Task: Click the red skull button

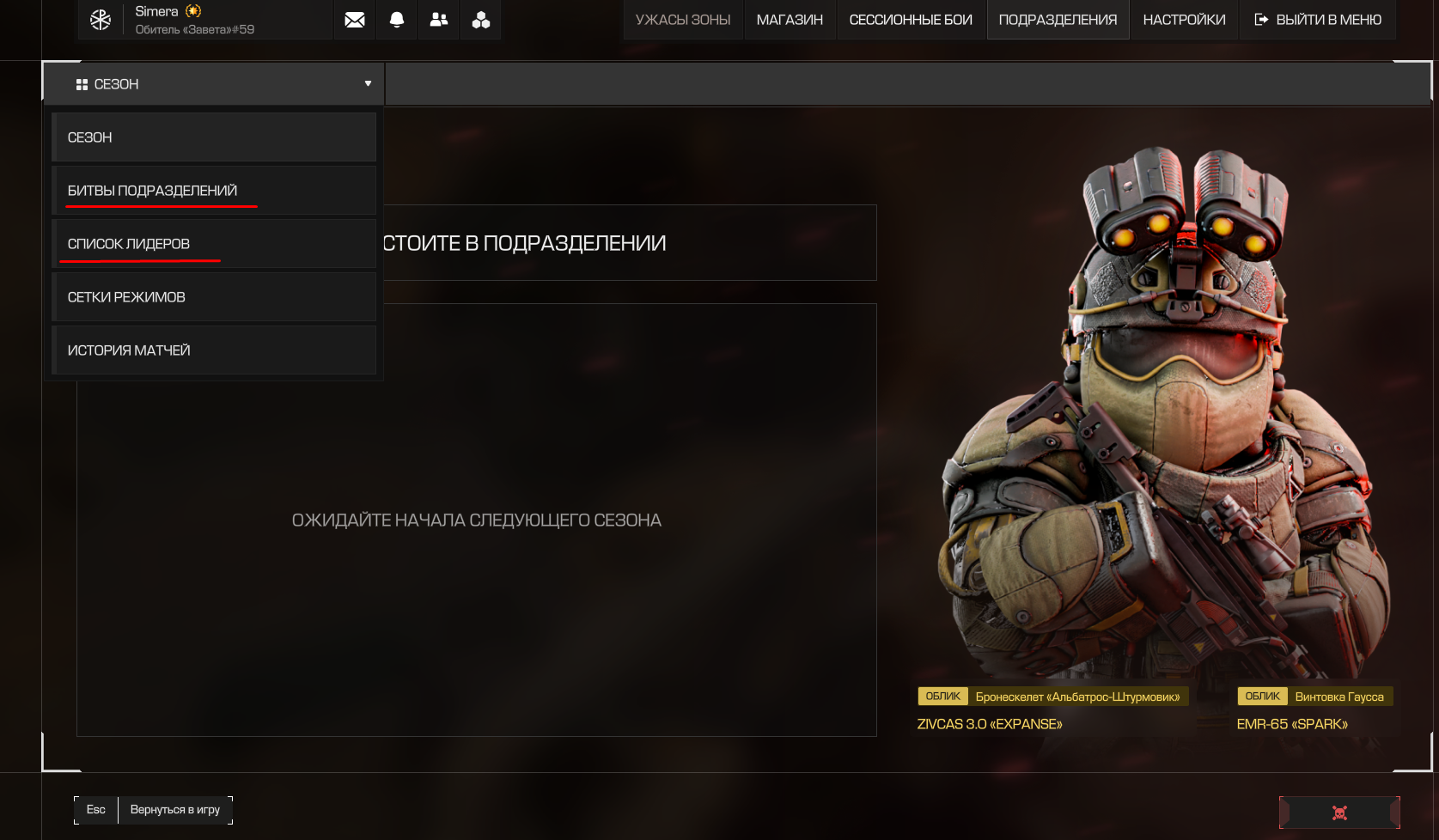Action: click(1339, 813)
